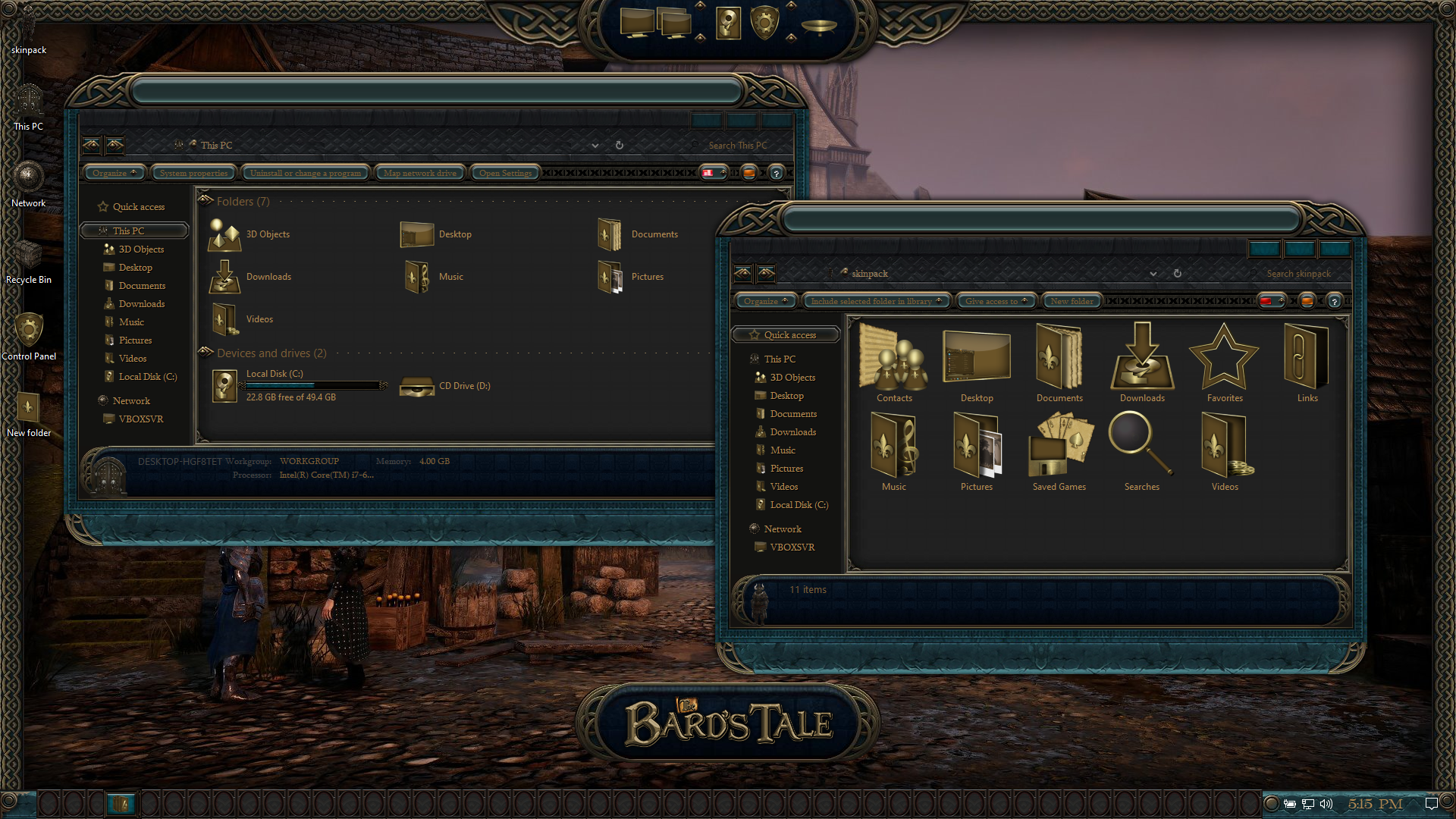Open the CD Drive (D:) item

click(x=446, y=386)
